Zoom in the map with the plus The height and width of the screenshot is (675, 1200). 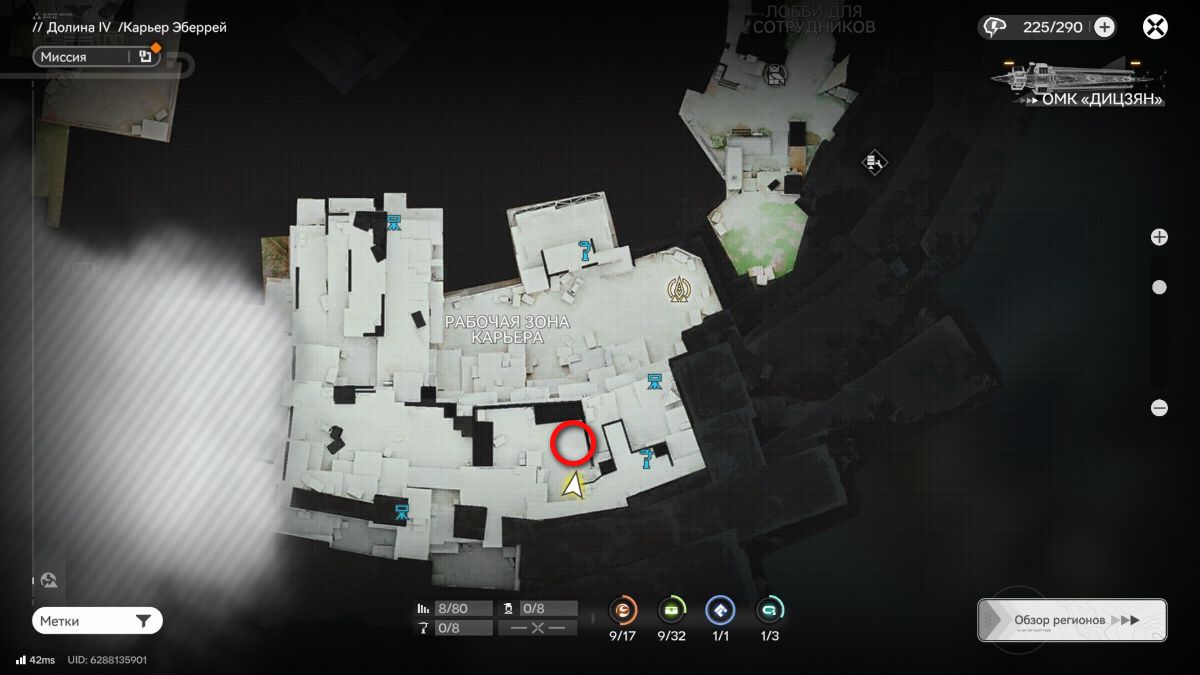[x=1159, y=237]
